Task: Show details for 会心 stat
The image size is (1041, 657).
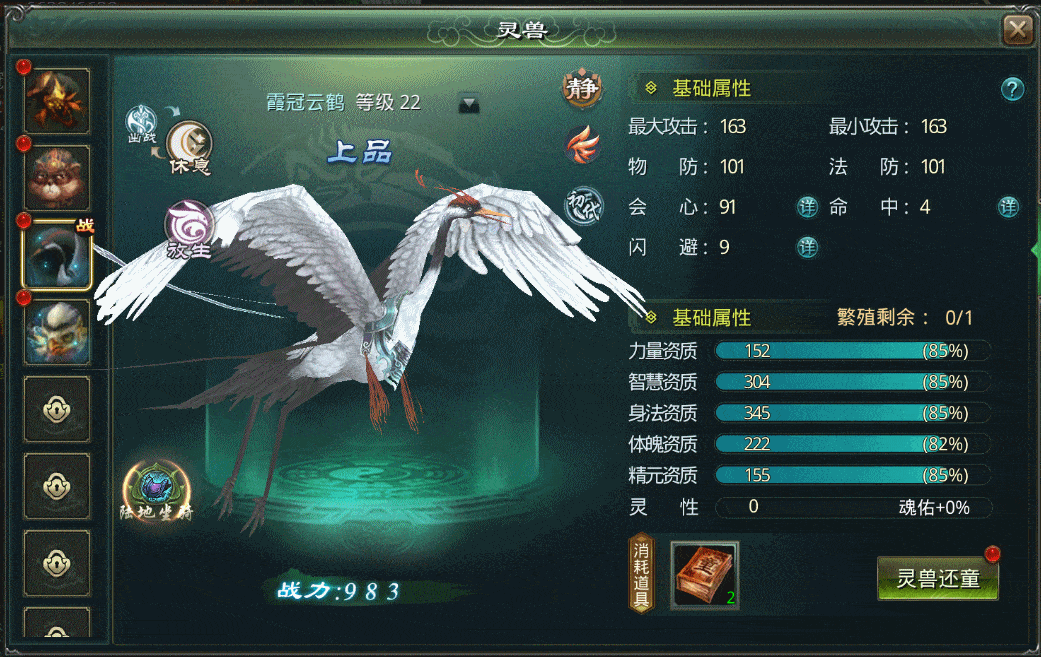Action: pyautogui.click(x=807, y=207)
